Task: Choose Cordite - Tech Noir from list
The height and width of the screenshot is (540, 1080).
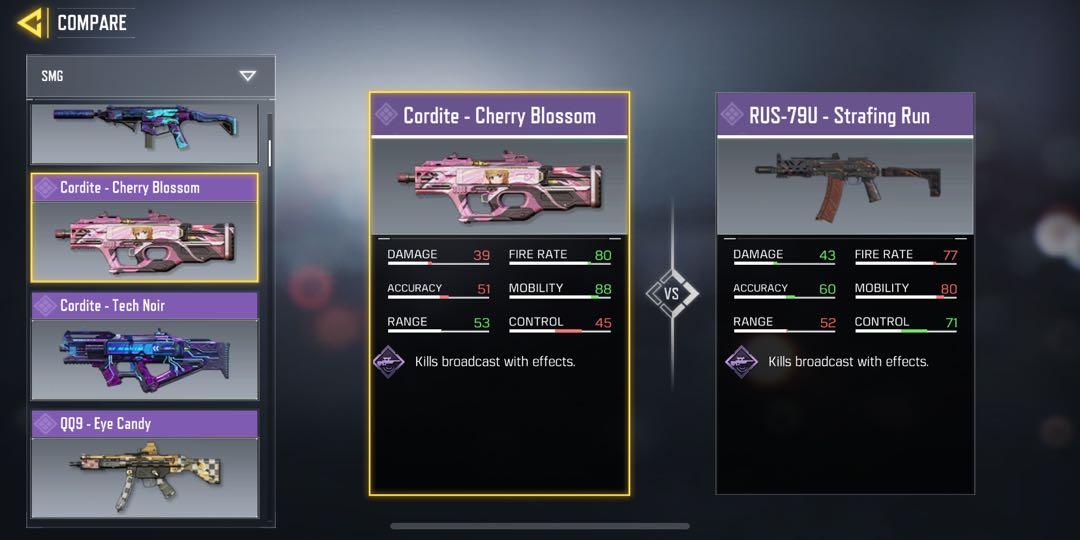Action: (144, 347)
